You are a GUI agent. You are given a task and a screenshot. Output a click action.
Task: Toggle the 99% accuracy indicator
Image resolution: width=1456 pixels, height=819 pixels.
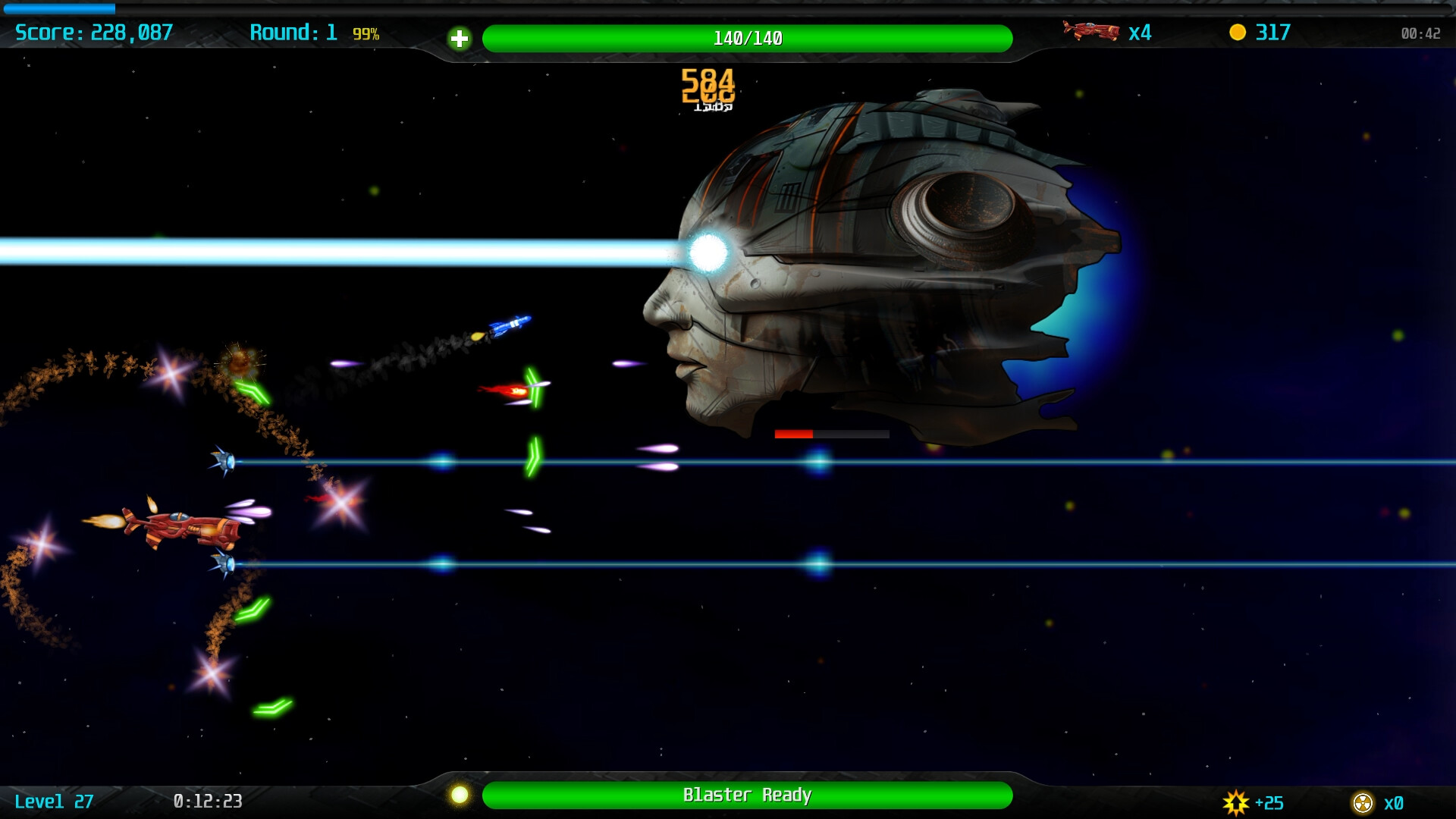(365, 33)
